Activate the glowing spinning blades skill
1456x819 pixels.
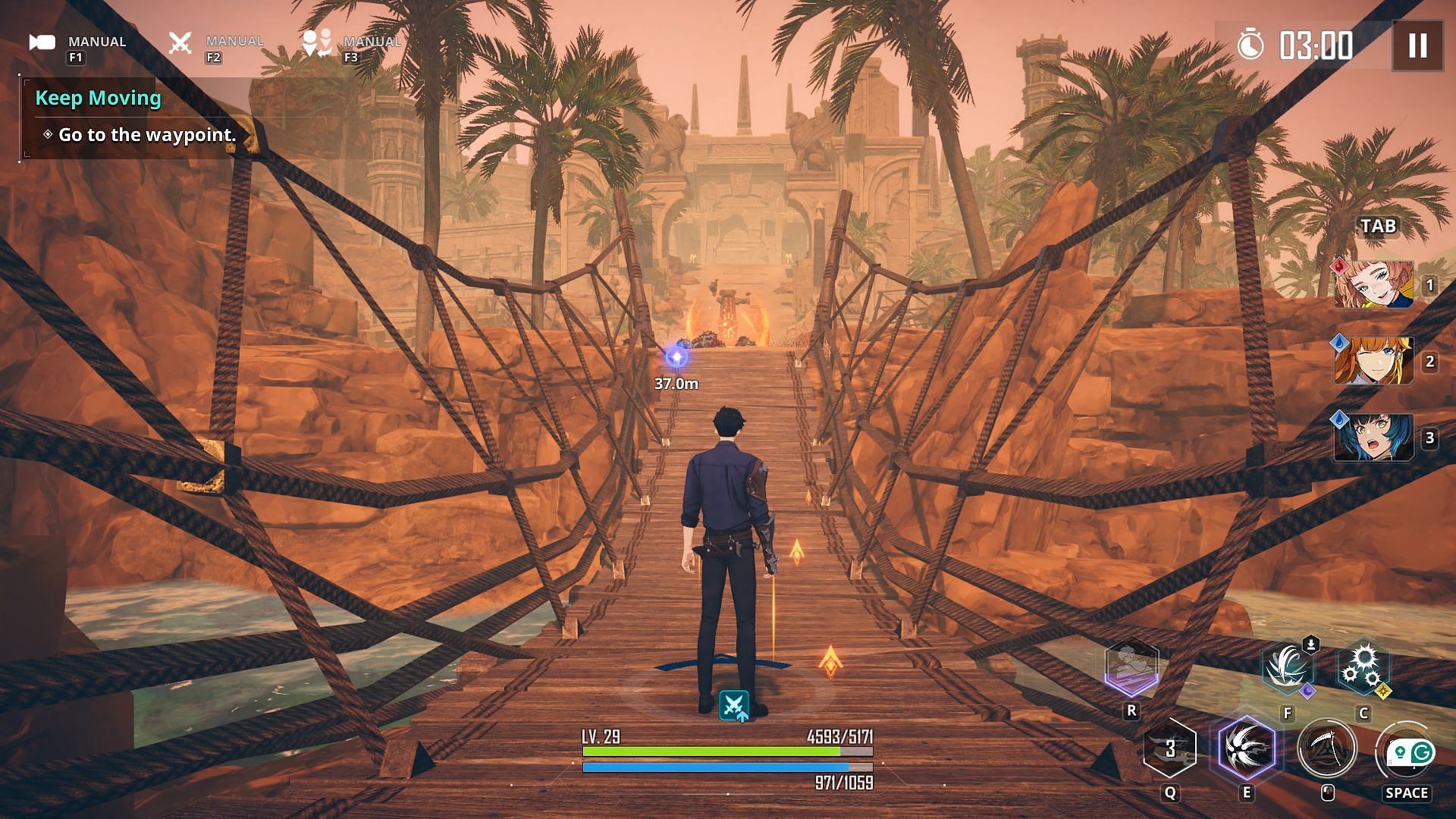[x=1247, y=749]
